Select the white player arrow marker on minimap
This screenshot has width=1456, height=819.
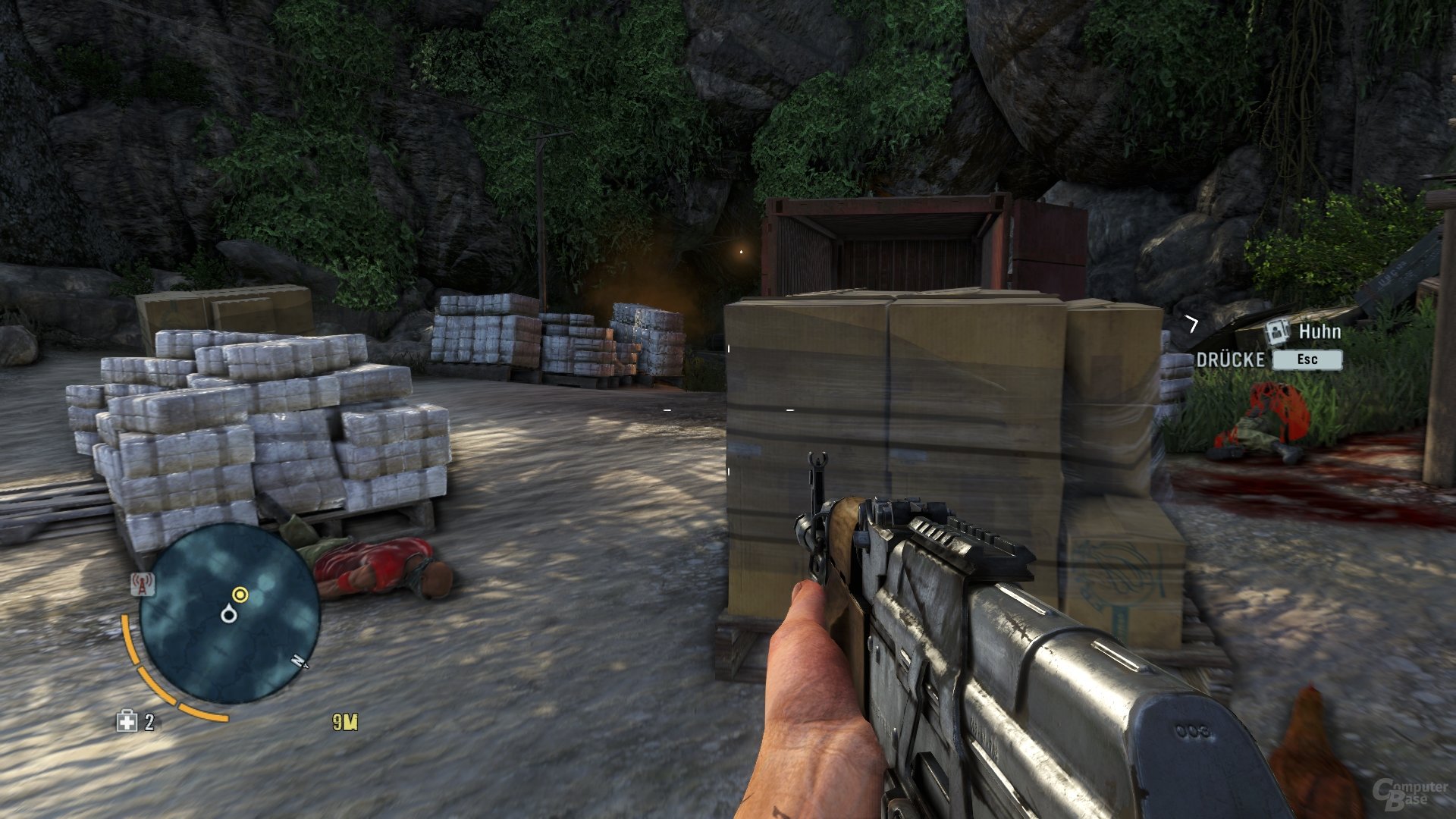point(229,614)
